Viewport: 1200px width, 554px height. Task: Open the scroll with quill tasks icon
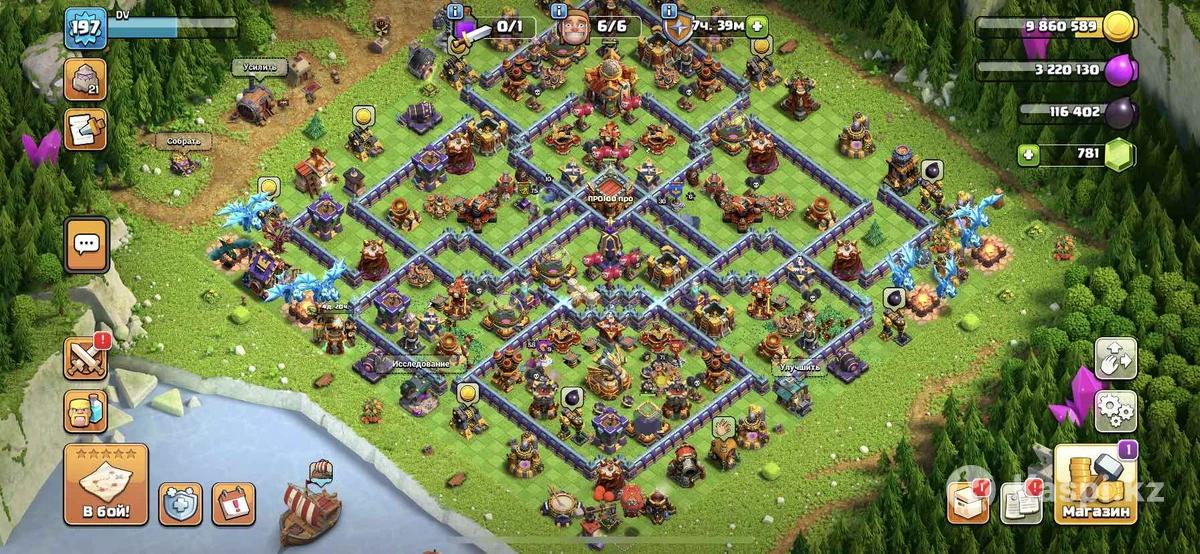tap(86, 130)
